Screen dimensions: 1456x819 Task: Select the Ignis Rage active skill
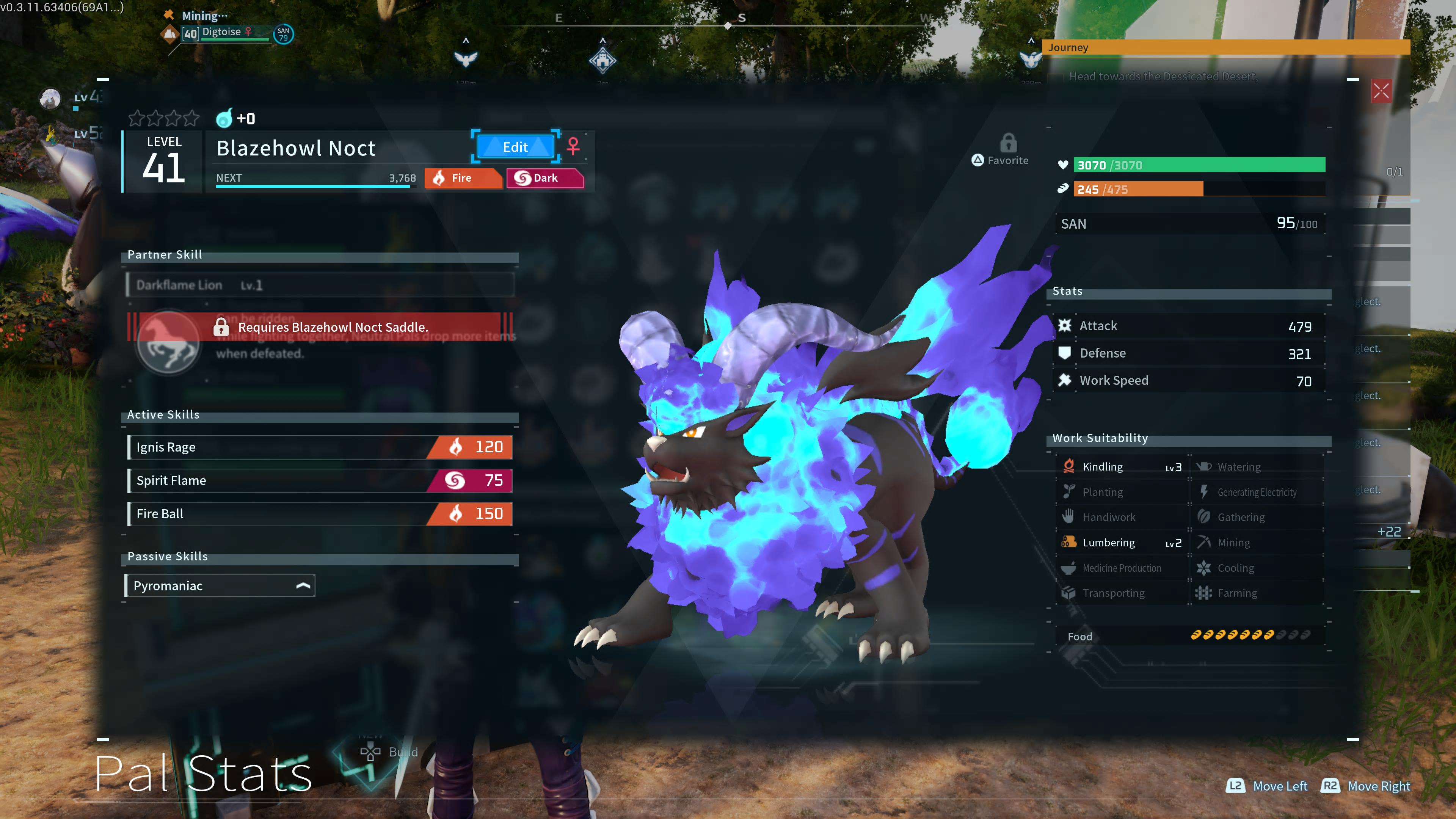point(320,447)
